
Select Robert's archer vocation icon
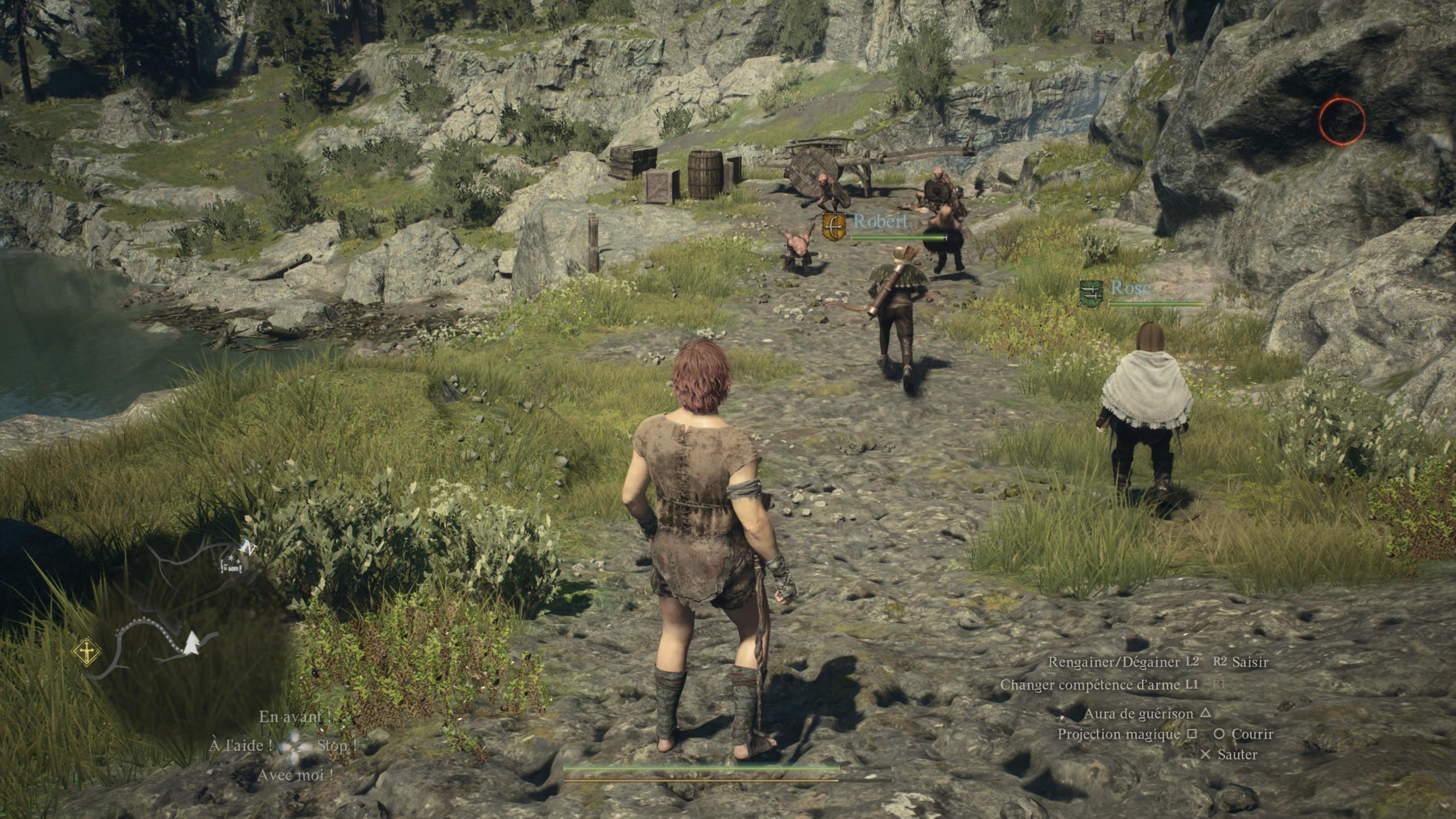click(x=834, y=226)
